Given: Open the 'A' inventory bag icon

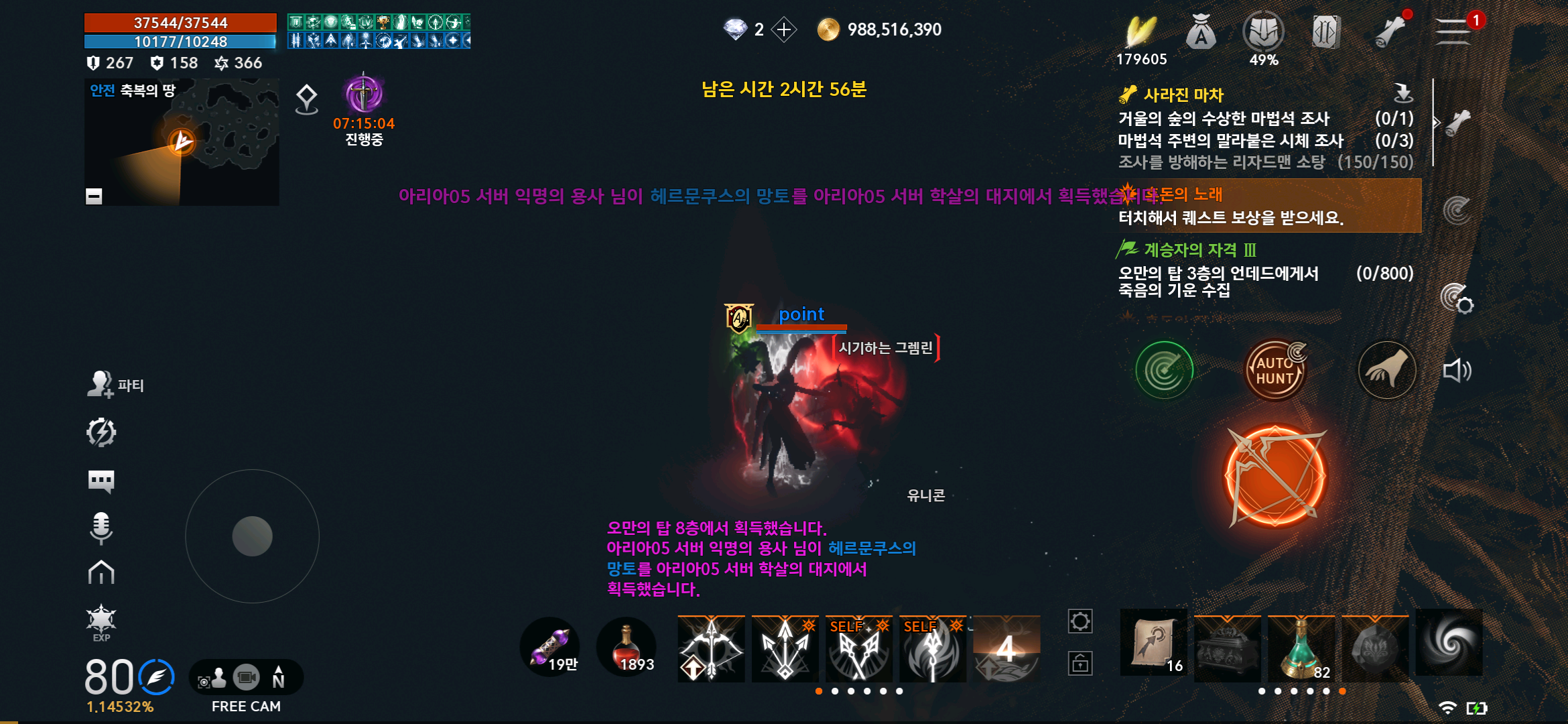Looking at the screenshot, I should click(1200, 32).
